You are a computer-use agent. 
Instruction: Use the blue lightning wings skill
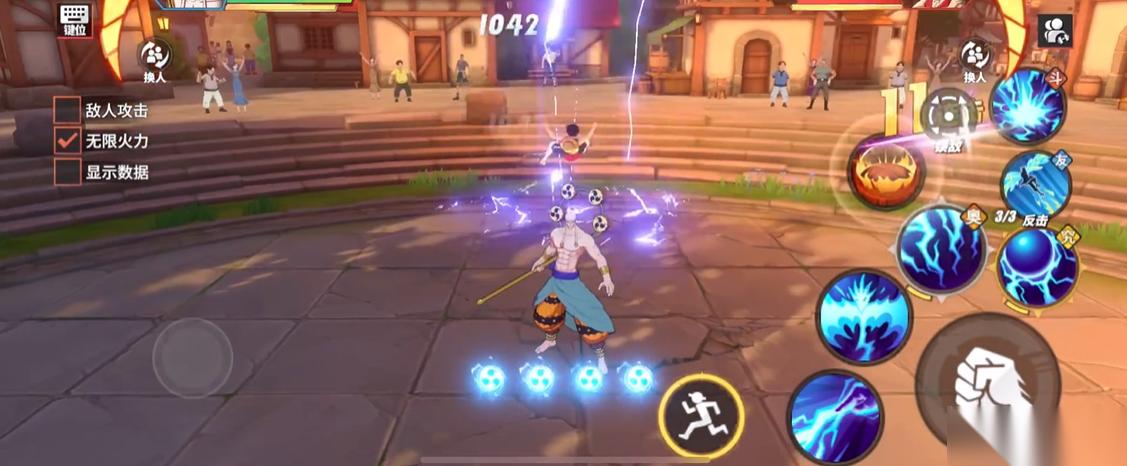(863, 317)
